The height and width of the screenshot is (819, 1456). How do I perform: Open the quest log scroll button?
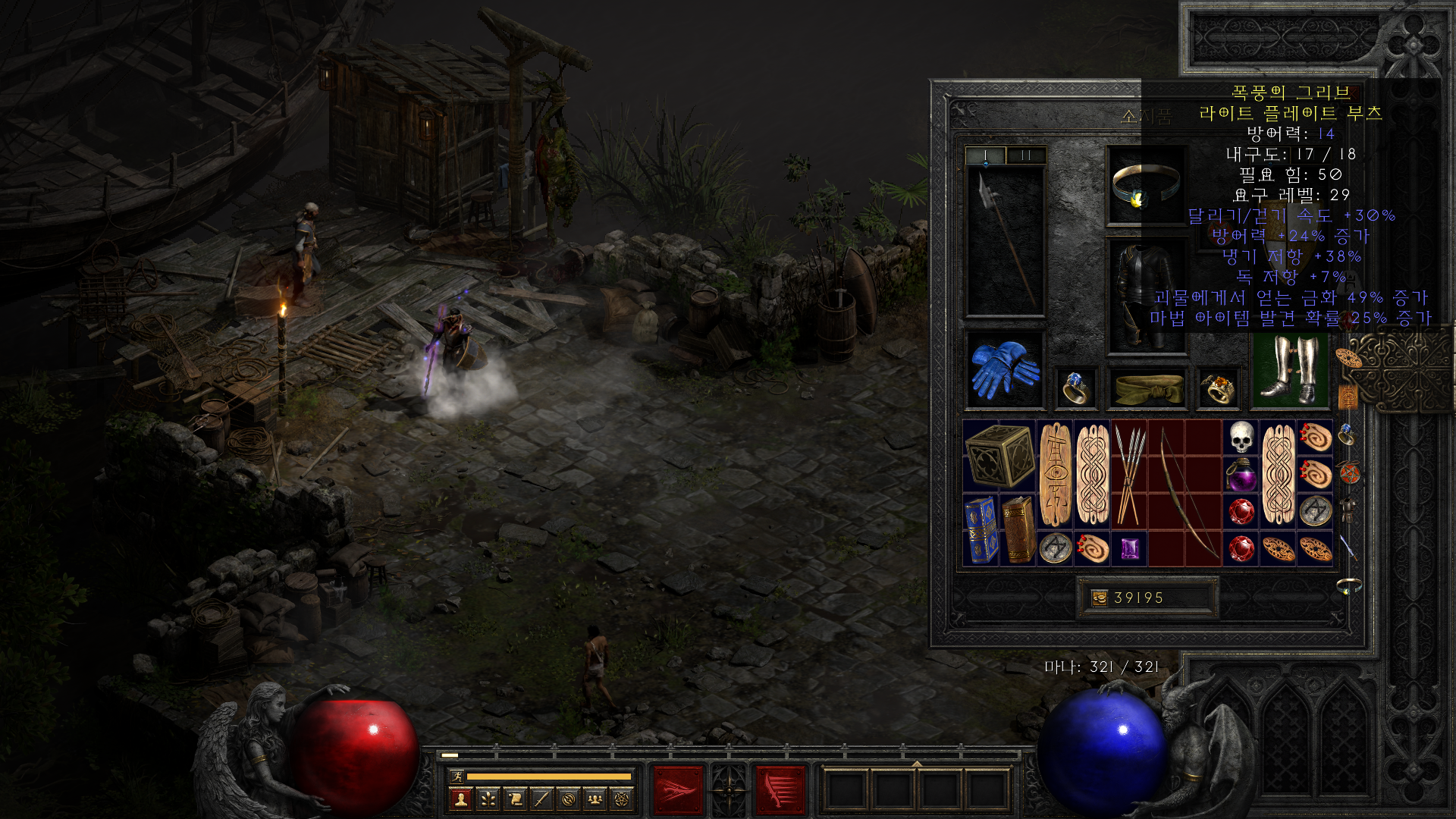[x=515, y=799]
